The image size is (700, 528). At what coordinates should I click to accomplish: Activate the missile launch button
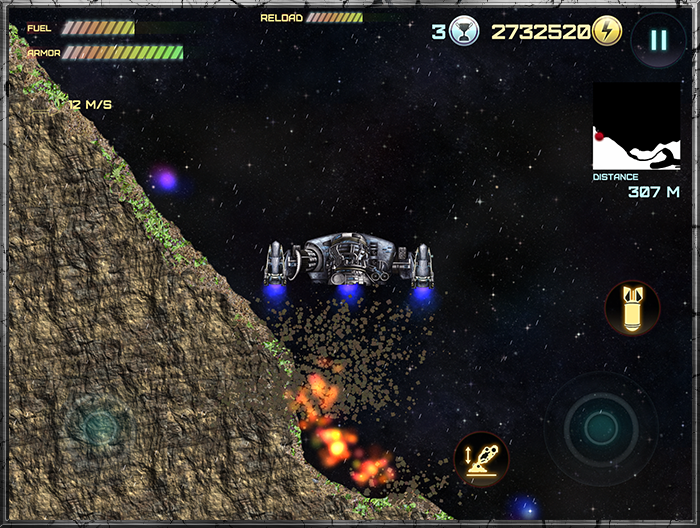click(481, 459)
